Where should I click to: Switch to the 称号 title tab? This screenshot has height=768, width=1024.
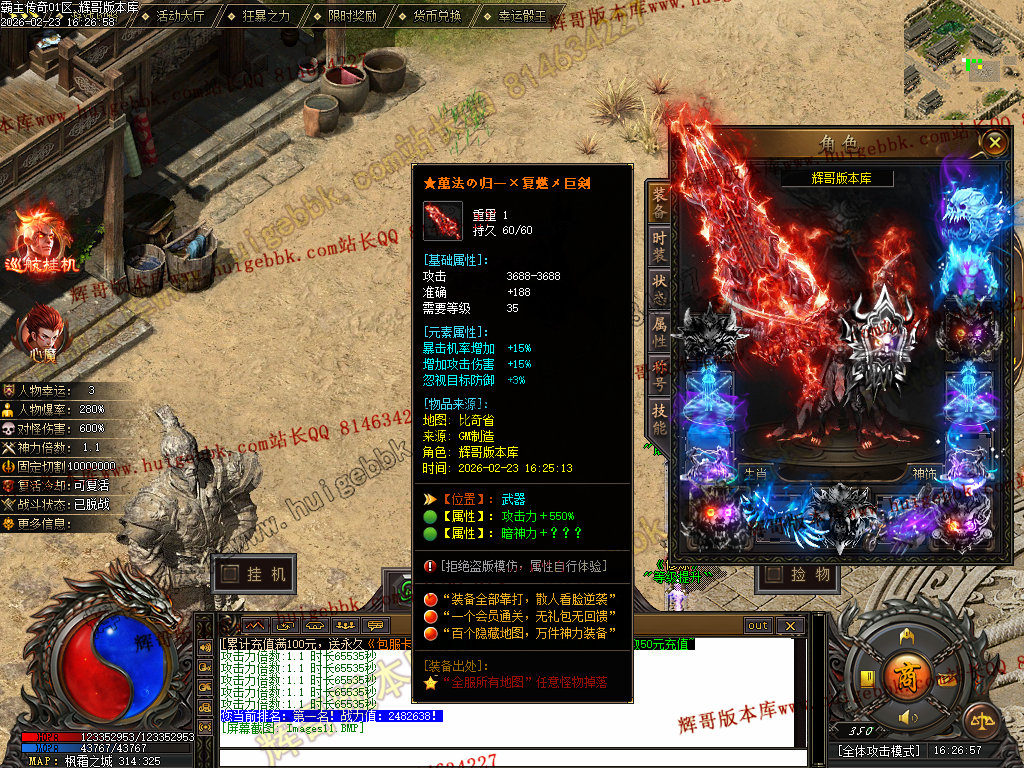click(659, 376)
